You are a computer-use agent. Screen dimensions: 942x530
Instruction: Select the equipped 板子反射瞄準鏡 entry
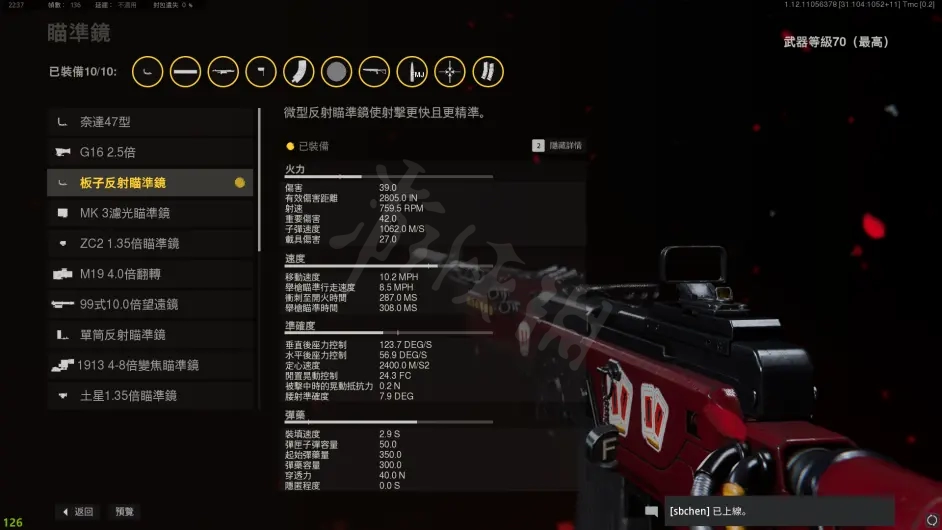tap(150, 183)
